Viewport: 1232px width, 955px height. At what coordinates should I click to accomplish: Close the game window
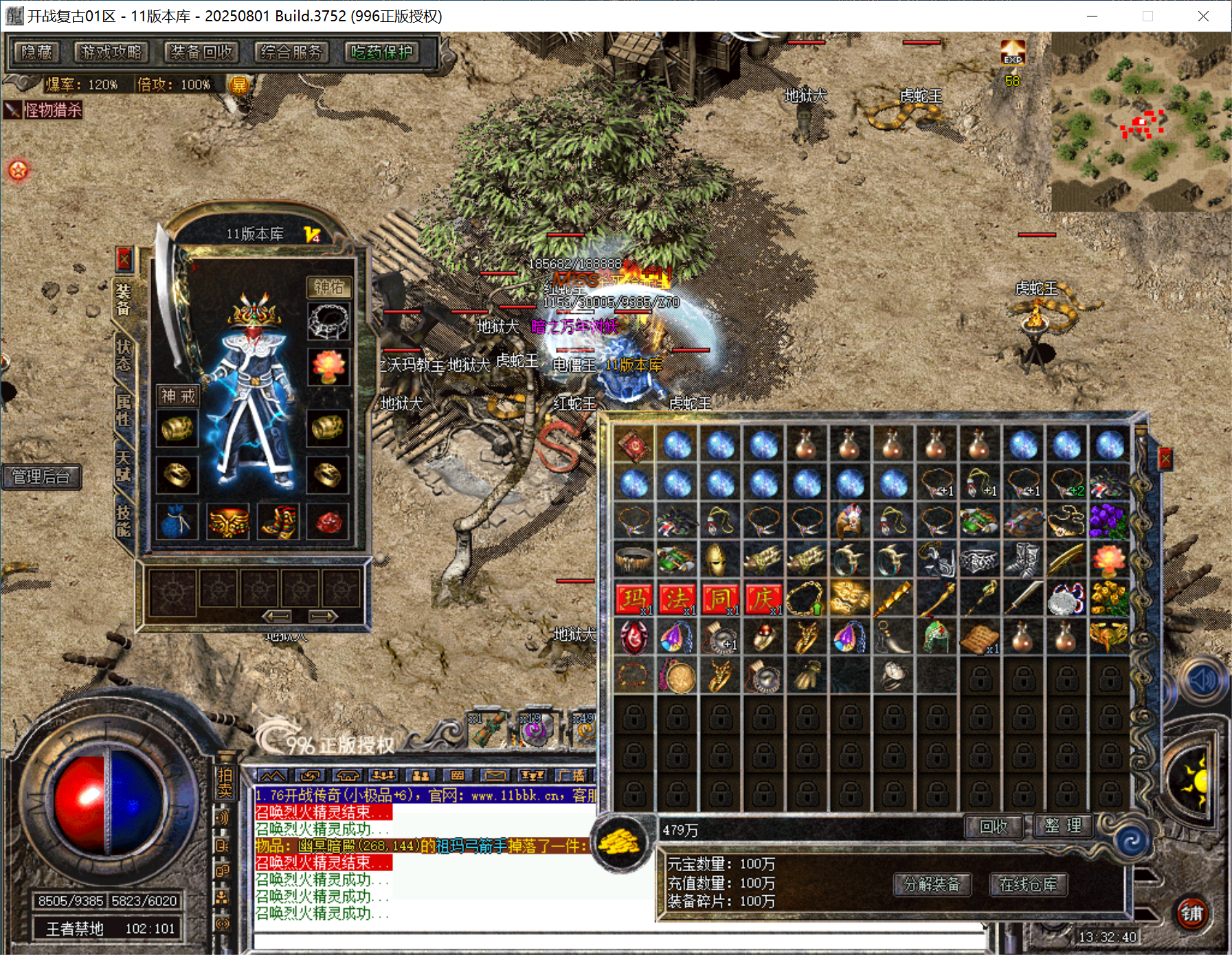click(x=1203, y=16)
